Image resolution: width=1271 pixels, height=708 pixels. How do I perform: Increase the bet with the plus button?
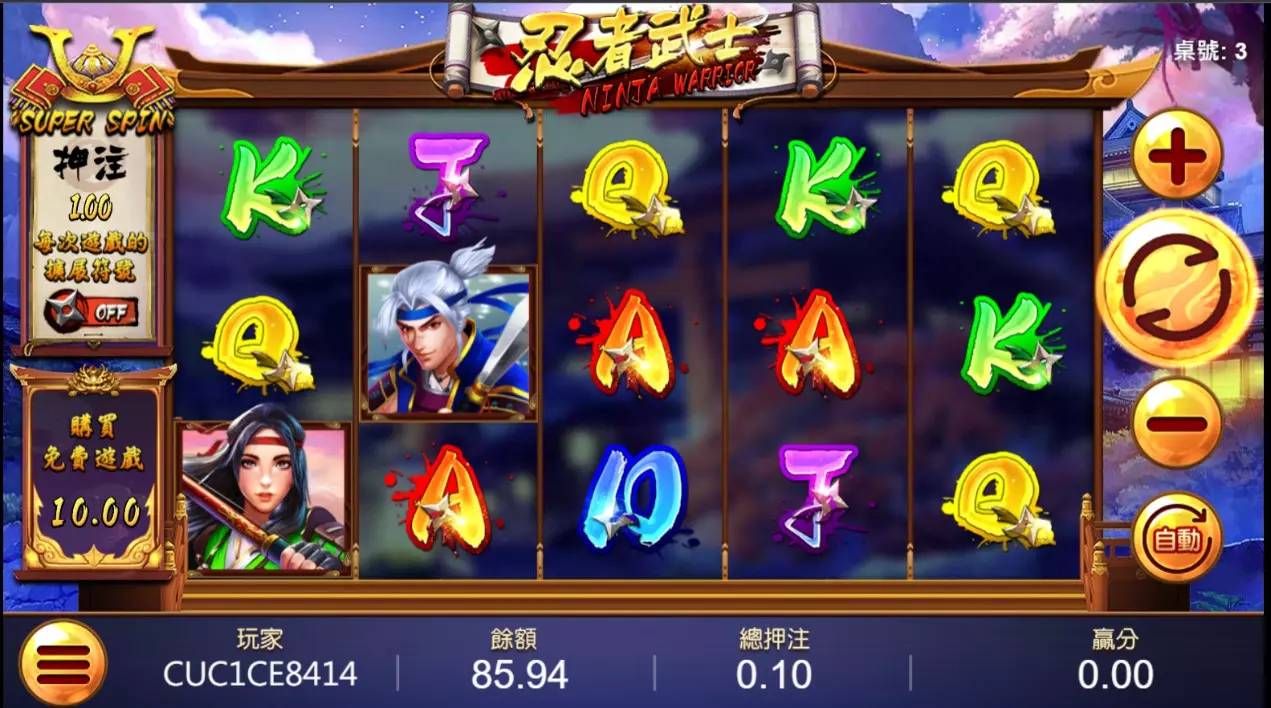[1178, 156]
